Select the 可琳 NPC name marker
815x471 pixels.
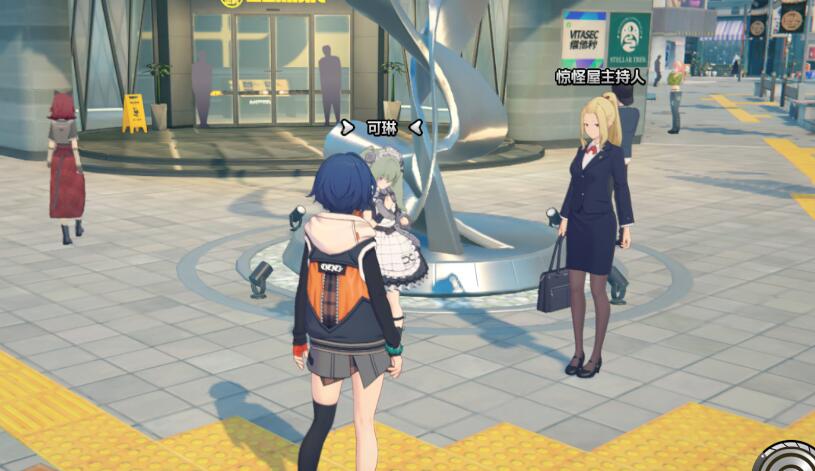(x=381, y=127)
